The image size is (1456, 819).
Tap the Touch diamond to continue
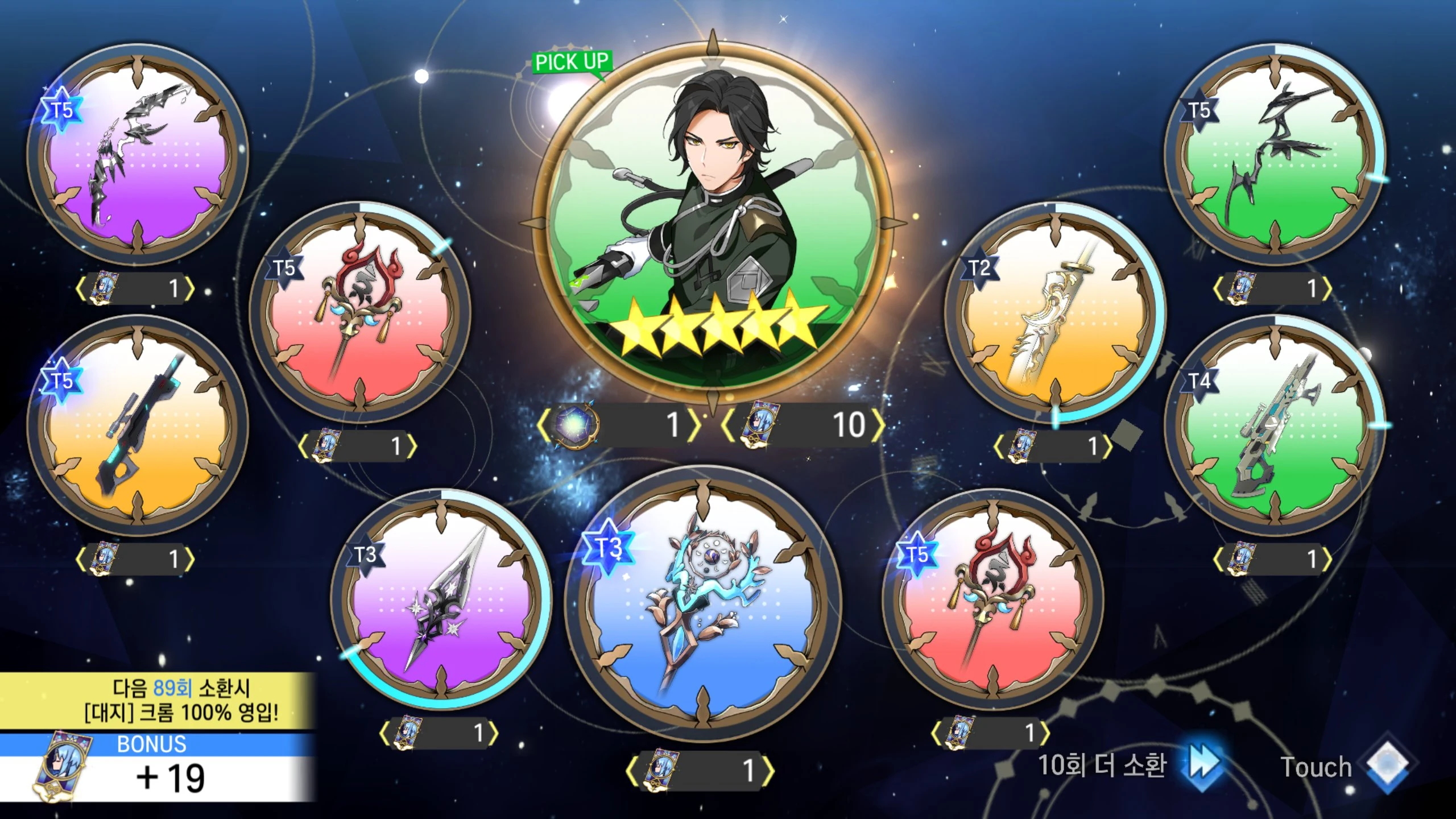[x=1387, y=766]
